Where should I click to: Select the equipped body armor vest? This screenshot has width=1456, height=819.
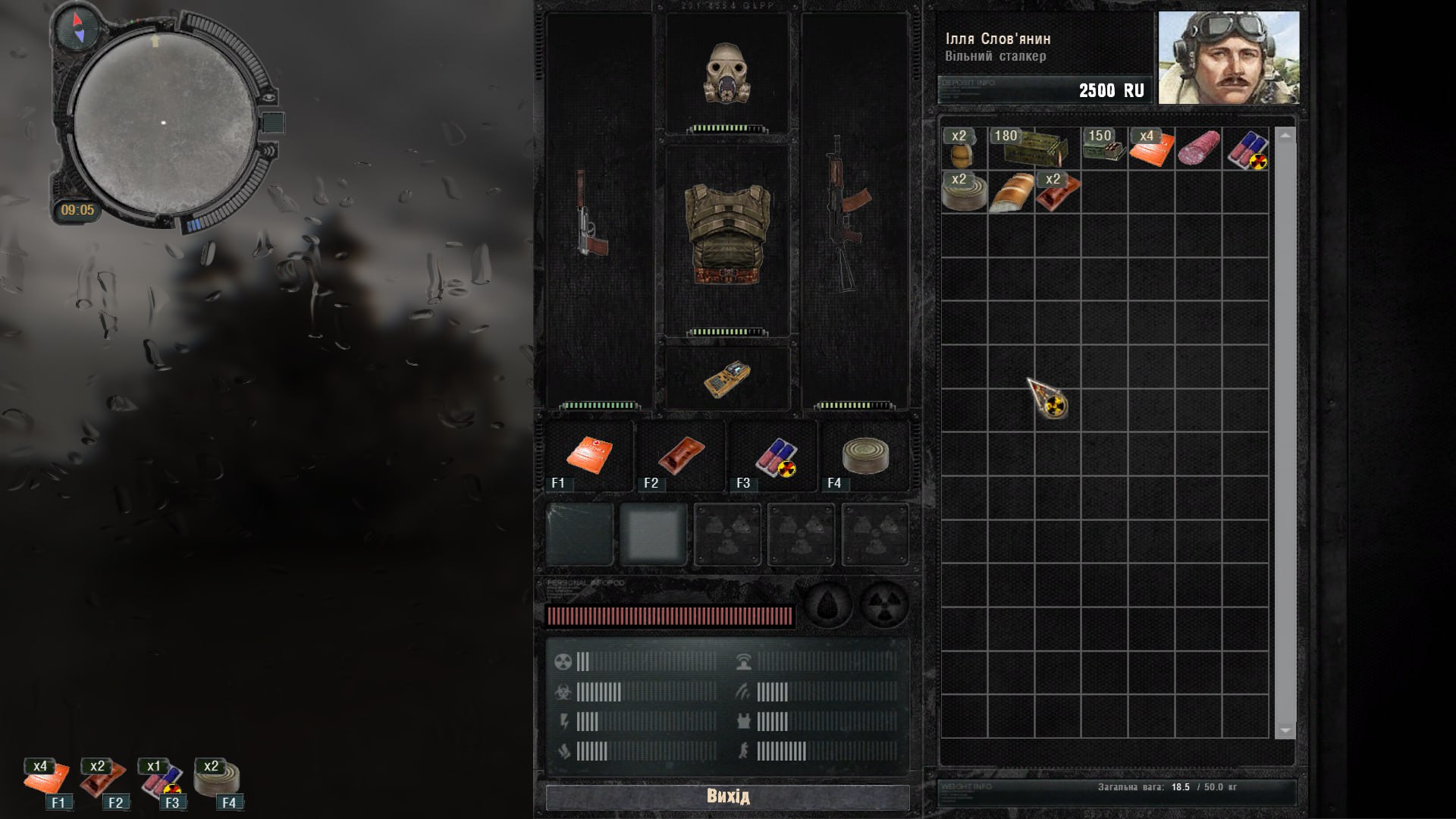[726, 235]
